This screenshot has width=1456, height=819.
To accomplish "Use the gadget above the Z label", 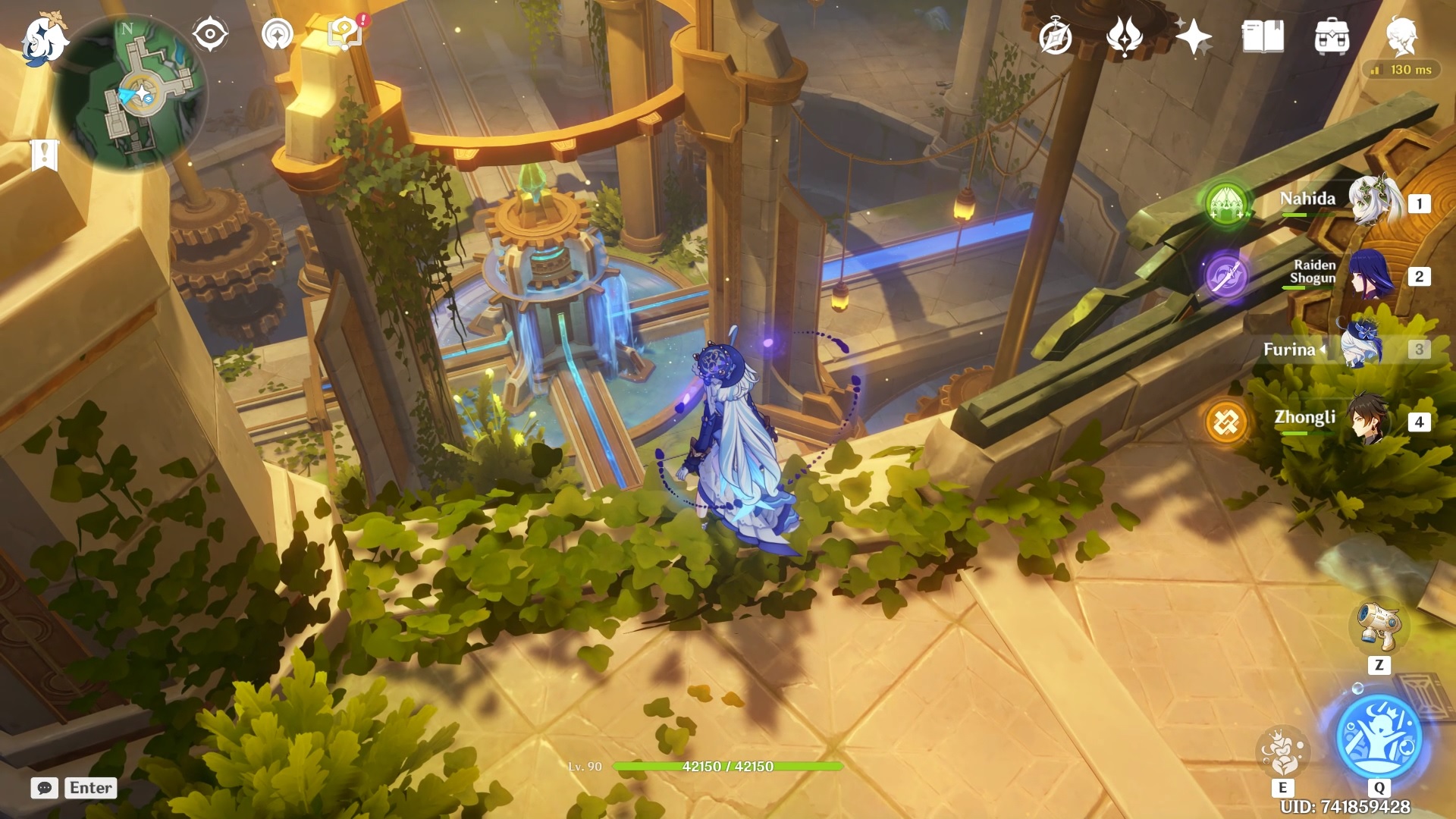I will pyautogui.click(x=1379, y=626).
